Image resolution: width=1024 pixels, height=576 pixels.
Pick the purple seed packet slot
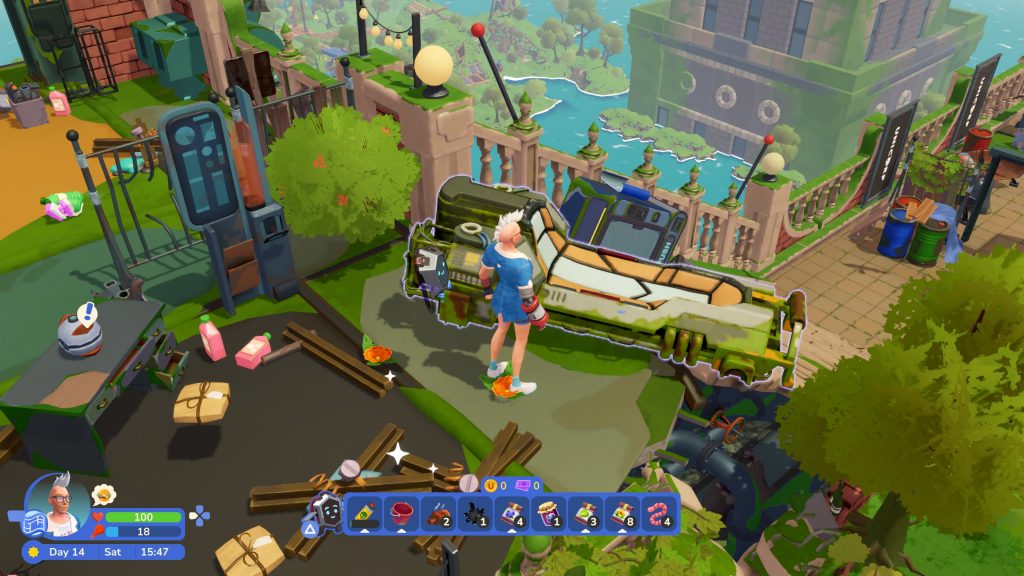pyautogui.click(x=512, y=514)
